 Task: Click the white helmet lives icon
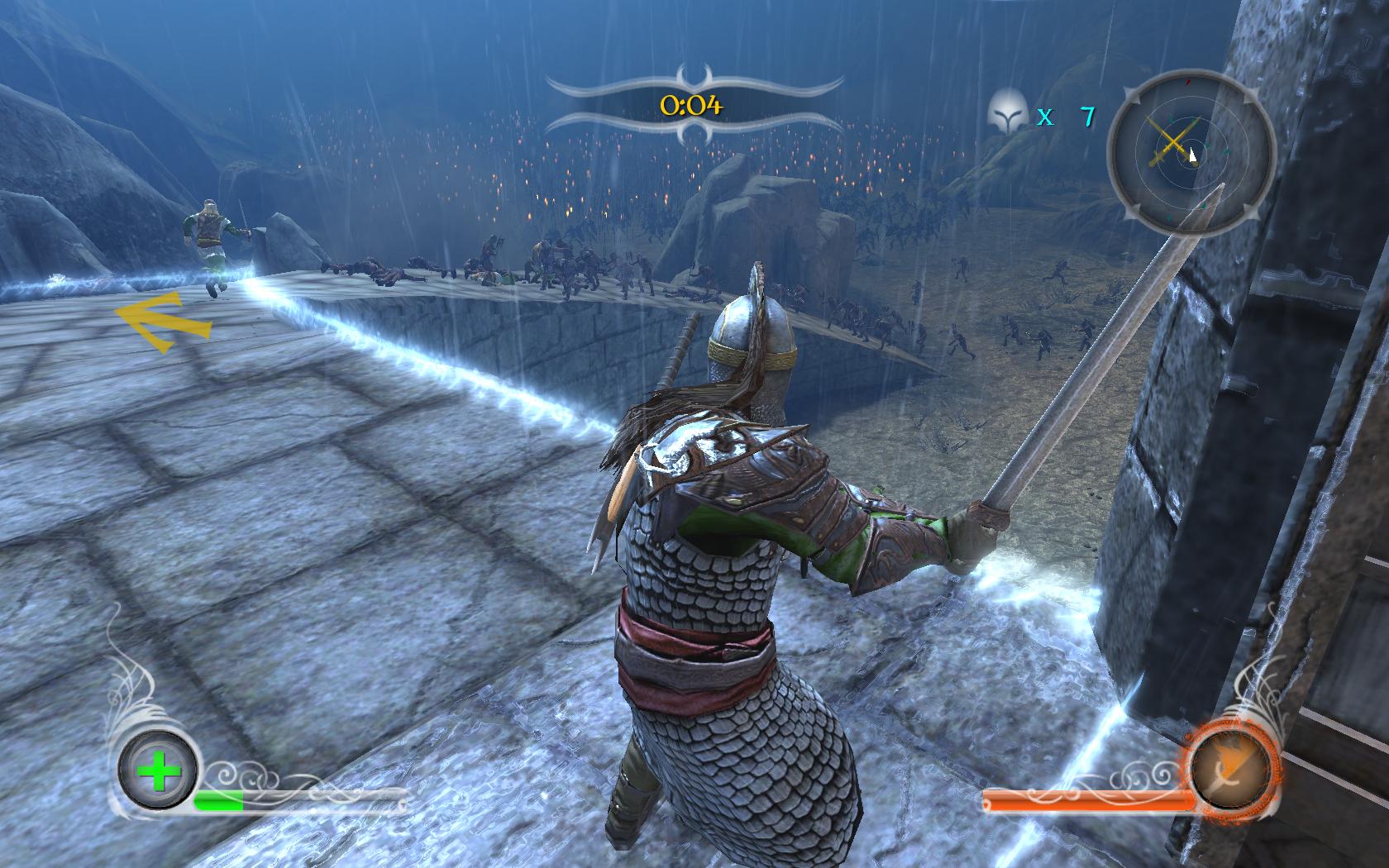(1007, 113)
